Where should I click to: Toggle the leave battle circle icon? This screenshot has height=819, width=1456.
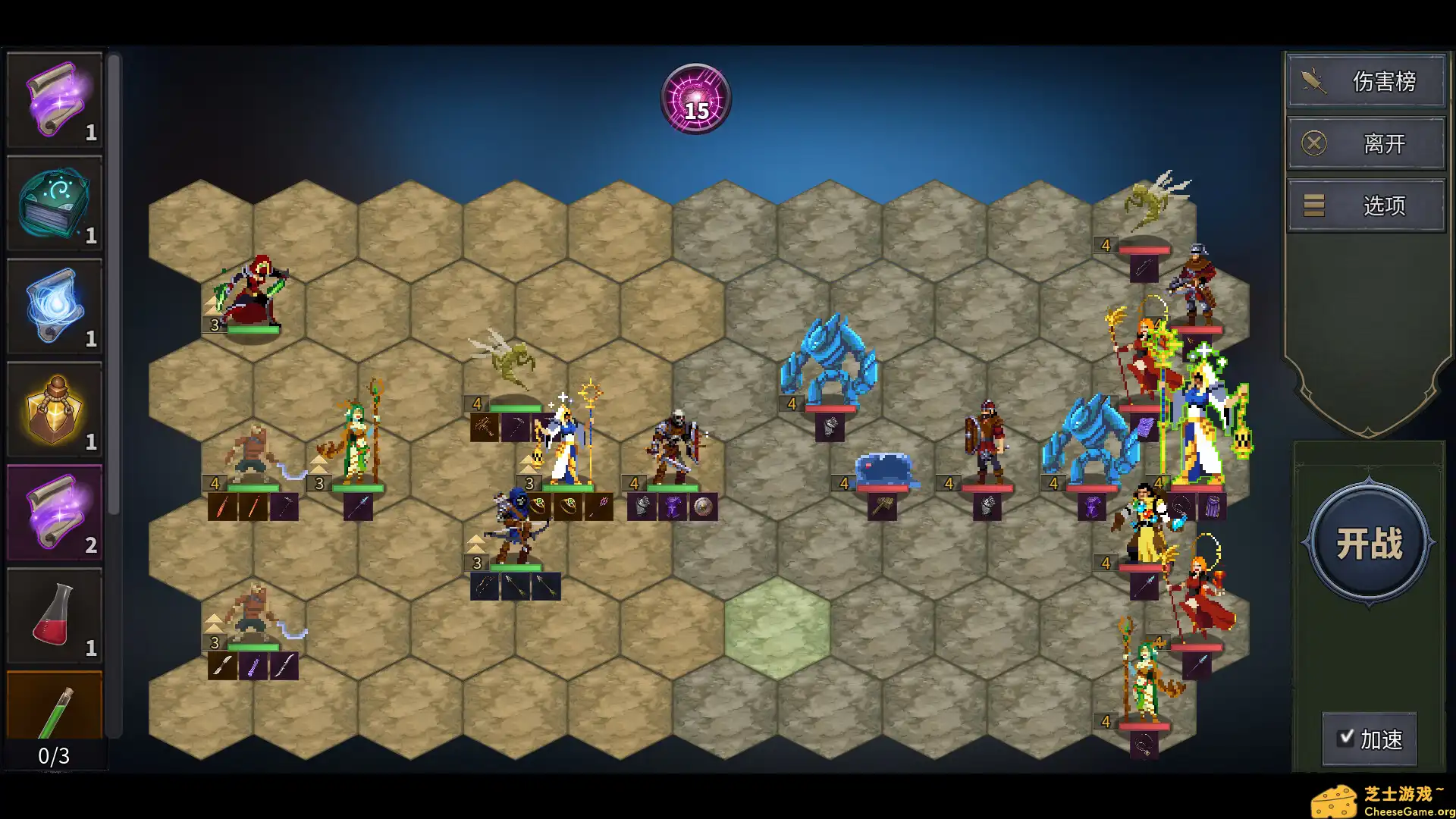(1313, 143)
